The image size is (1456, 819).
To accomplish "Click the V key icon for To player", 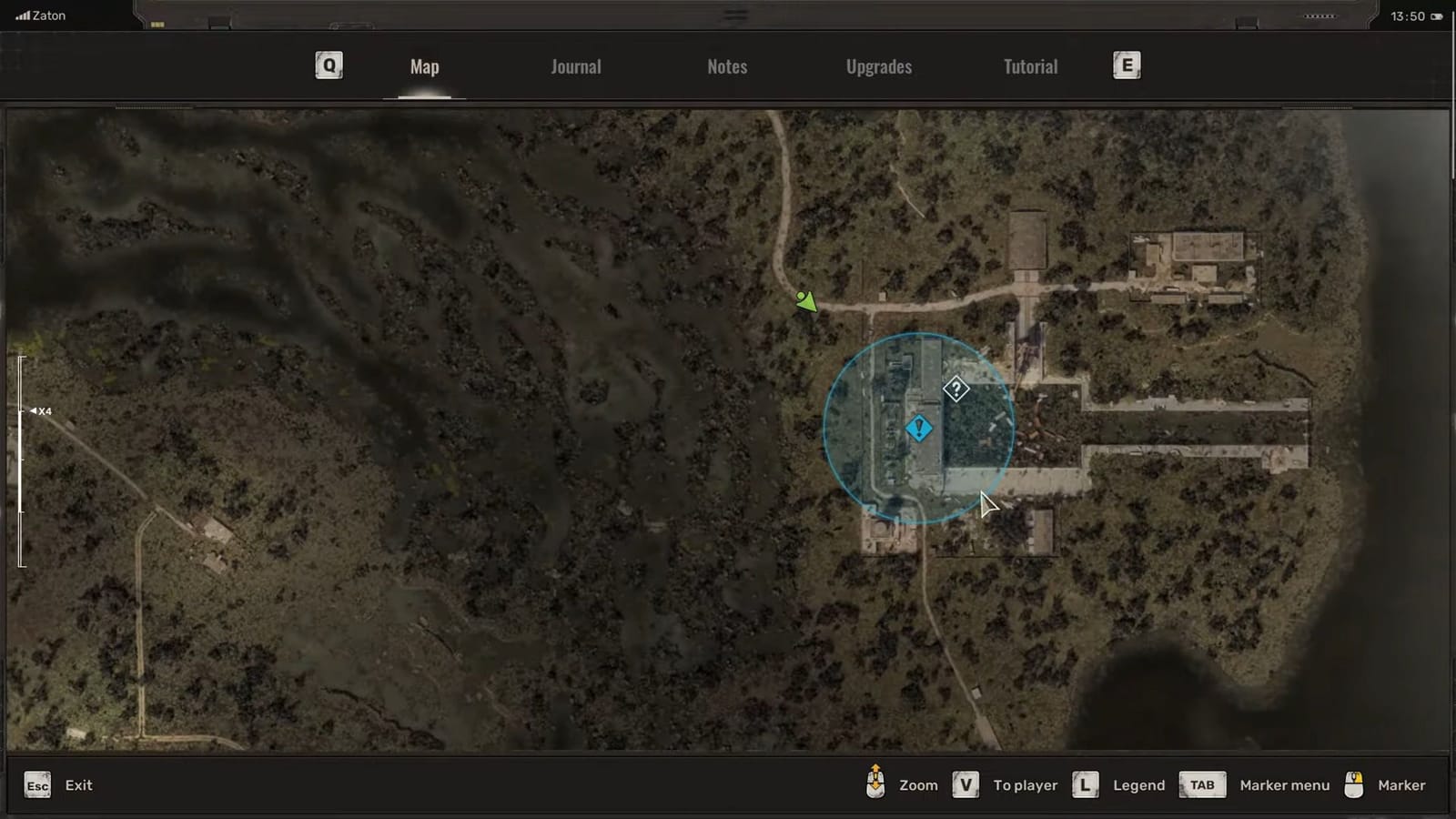I will pos(965,784).
